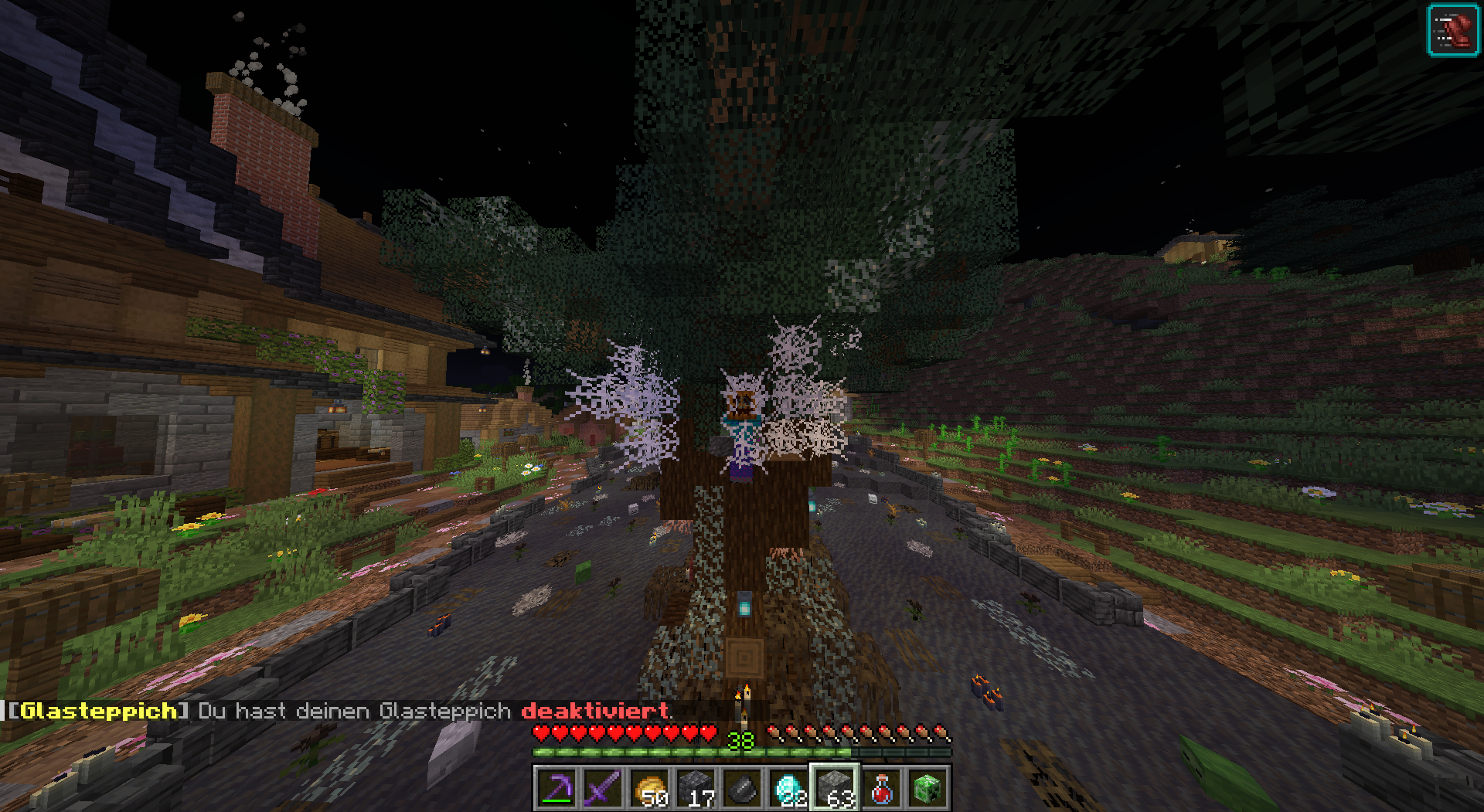Pick the dark barrel-shaped item slot
The image size is (1484, 812).
pos(742,789)
